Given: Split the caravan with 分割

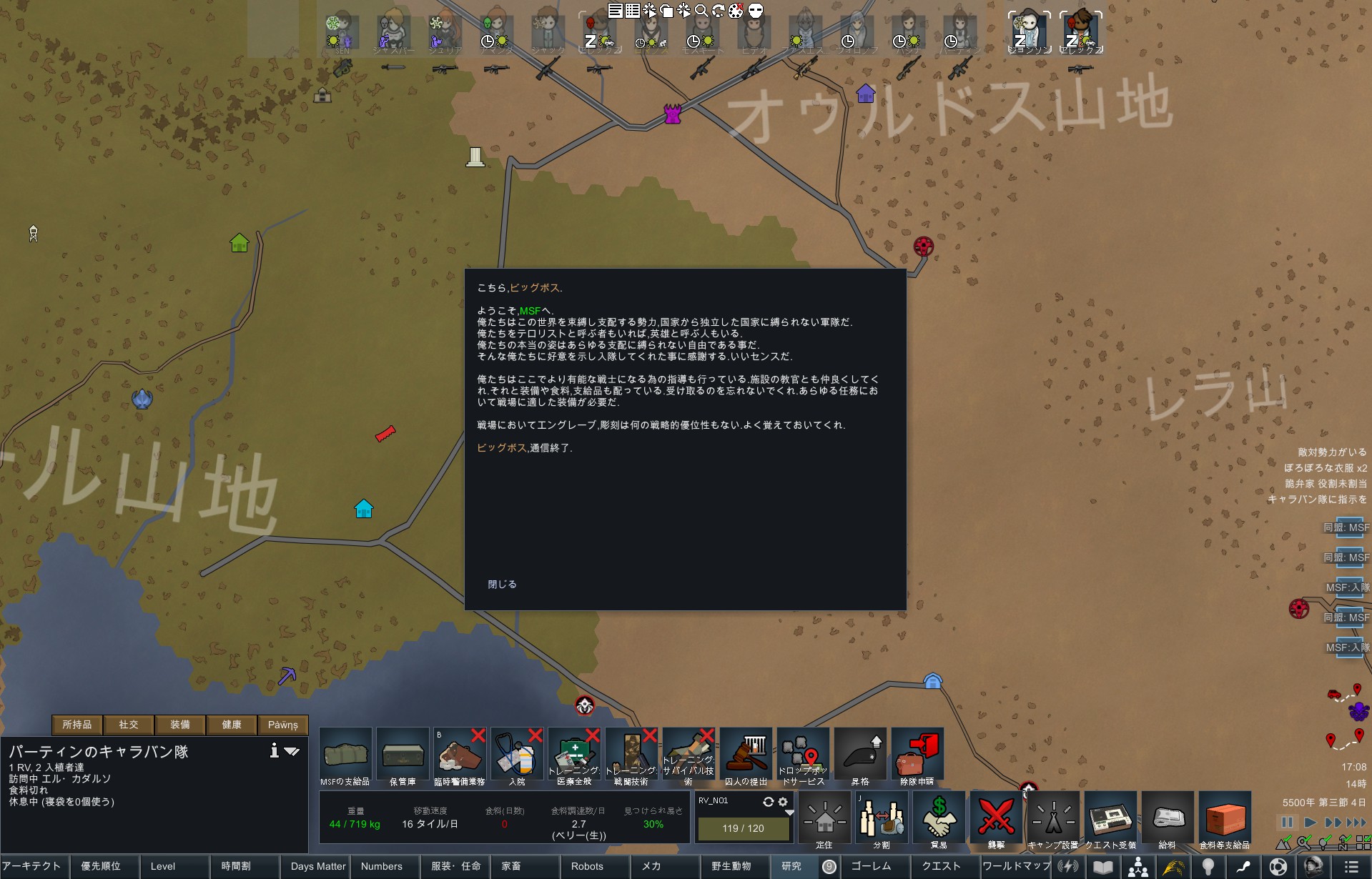Looking at the screenshot, I should [882, 820].
